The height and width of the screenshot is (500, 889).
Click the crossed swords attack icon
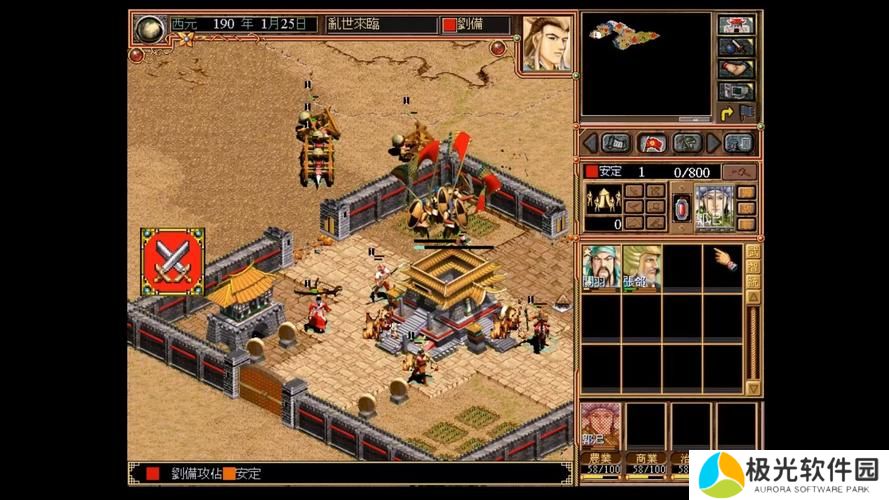(172, 261)
